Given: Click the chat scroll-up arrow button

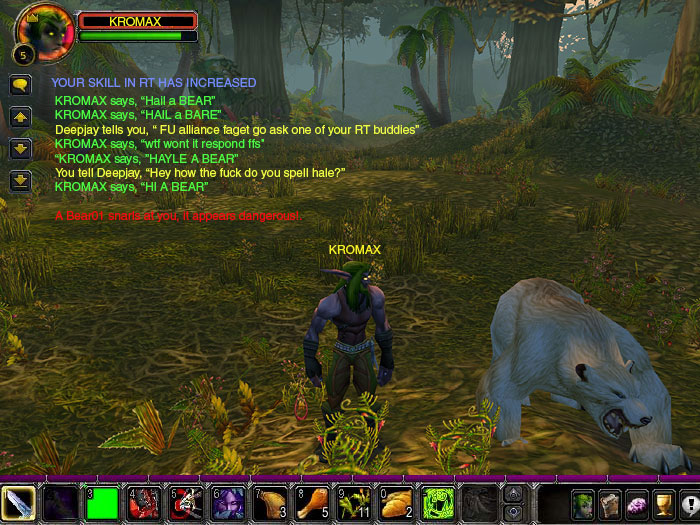Looking at the screenshot, I should (19, 117).
